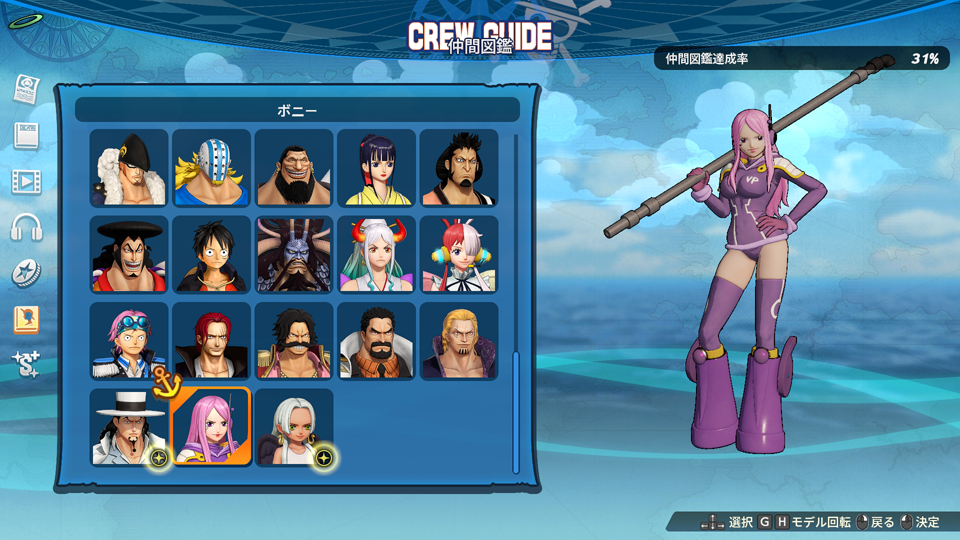Select the white-haired green-eyed girl portrait
Image resolution: width=960 pixels, height=540 pixels.
point(294,427)
